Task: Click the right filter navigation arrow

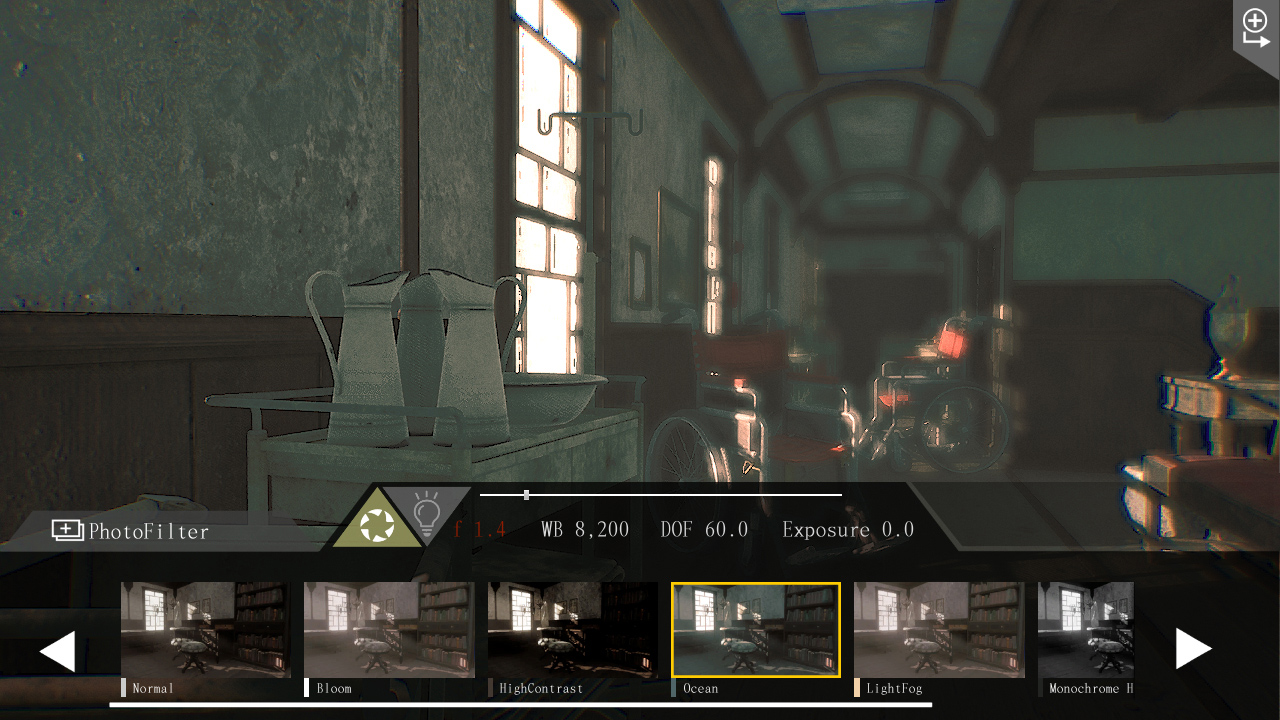Action: click(1194, 648)
